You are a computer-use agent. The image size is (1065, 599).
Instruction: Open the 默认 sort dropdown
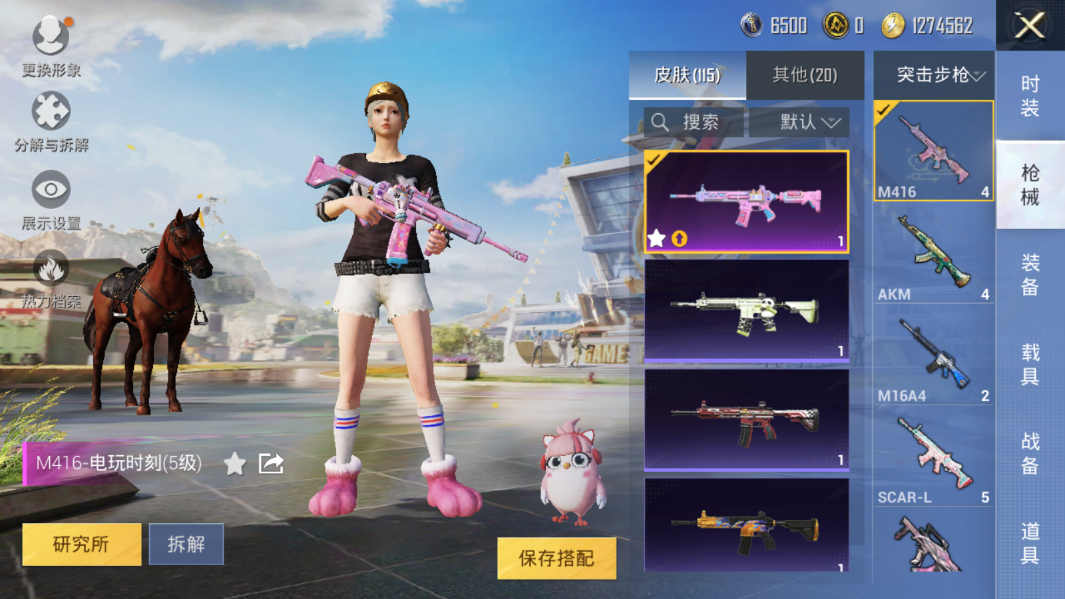(799, 122)
